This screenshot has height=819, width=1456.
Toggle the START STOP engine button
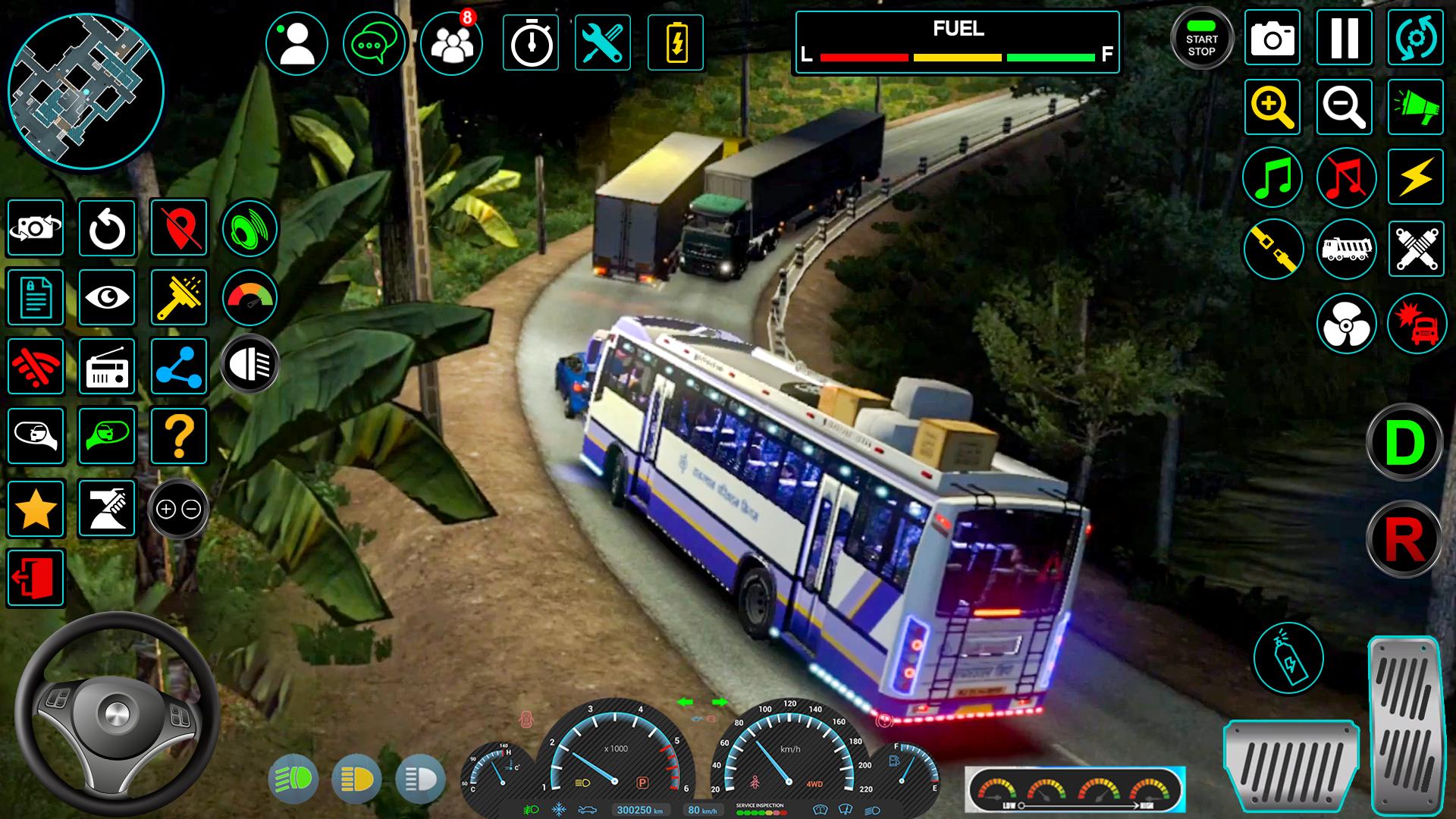[x=1201, y=39]
